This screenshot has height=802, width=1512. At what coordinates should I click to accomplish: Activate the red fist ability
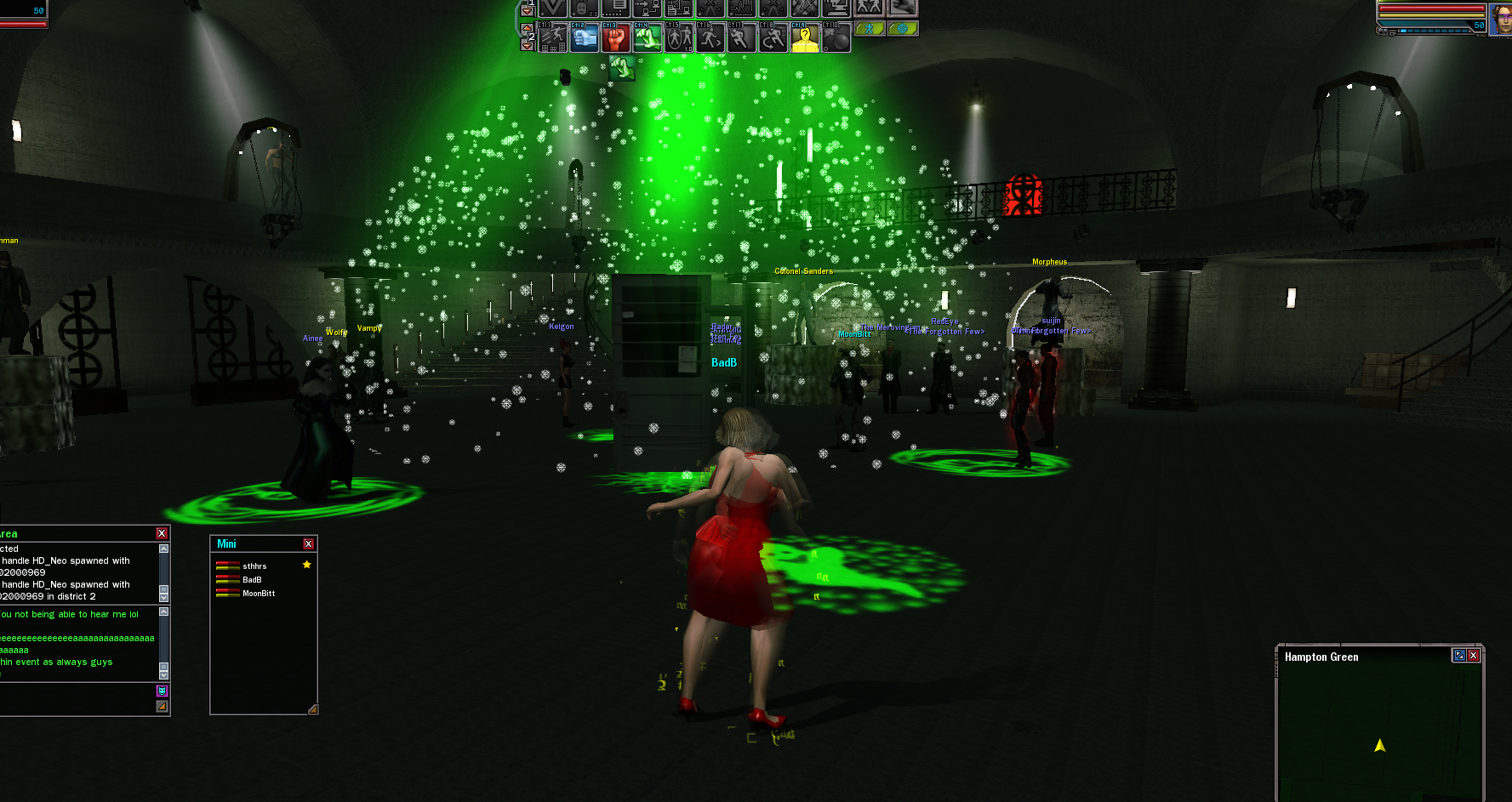pos(615,38)
